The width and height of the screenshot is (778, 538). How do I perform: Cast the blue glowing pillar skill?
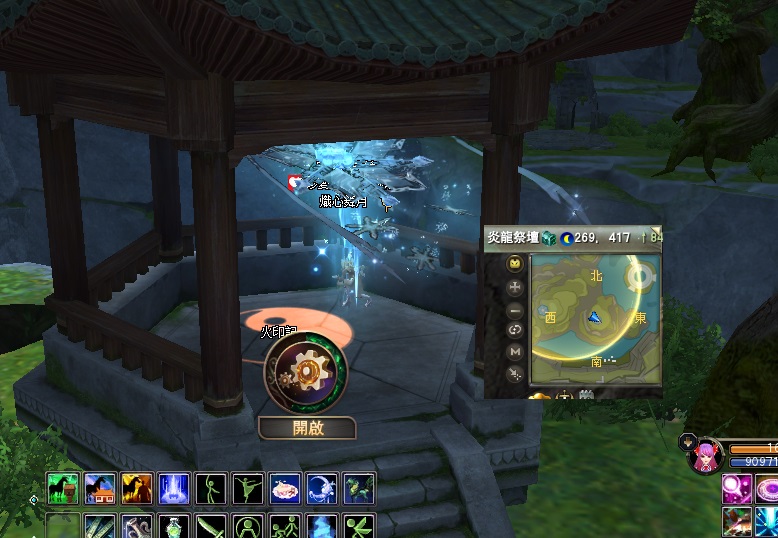(174, 488)
